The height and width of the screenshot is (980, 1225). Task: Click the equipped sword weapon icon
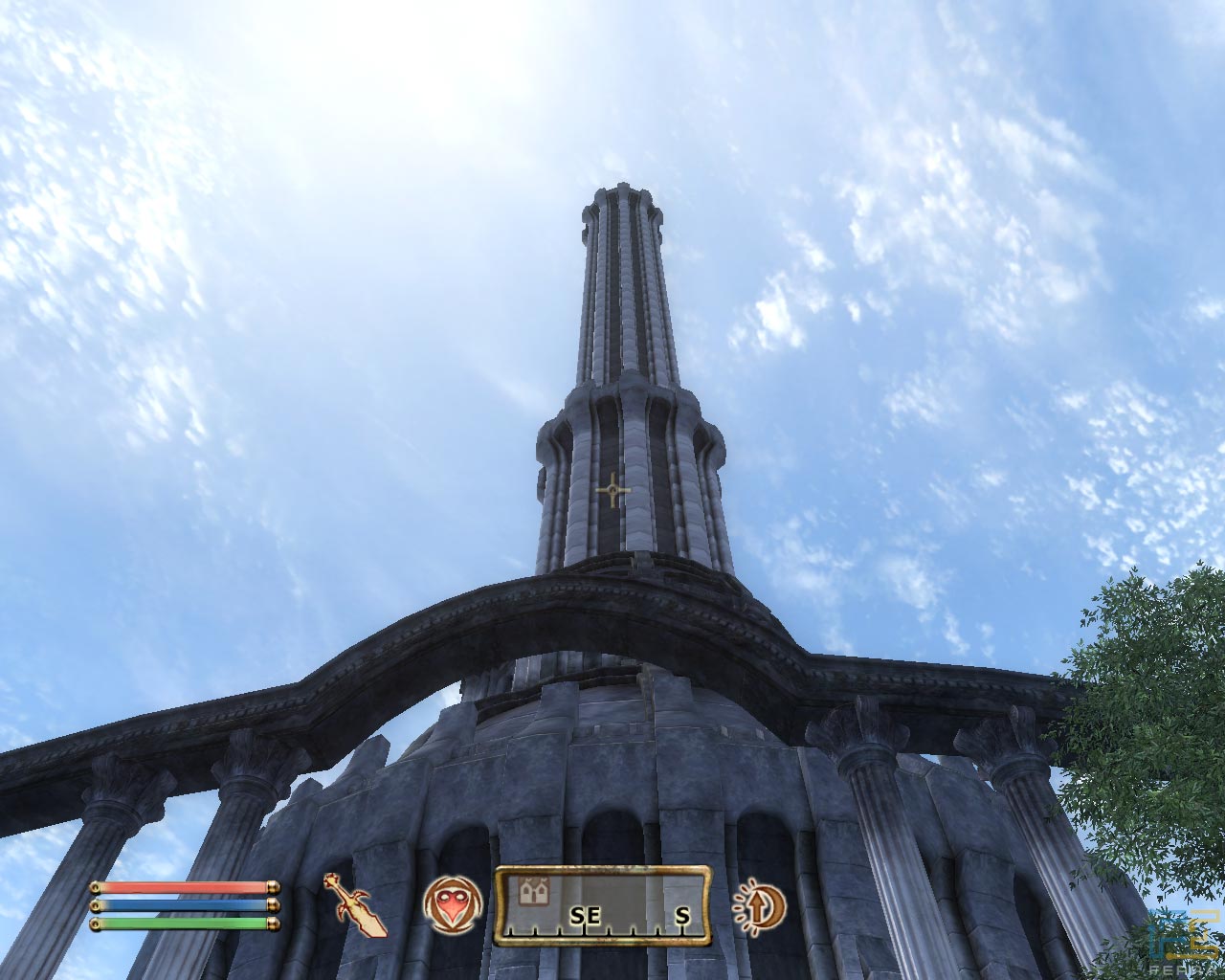pos(355,904)
